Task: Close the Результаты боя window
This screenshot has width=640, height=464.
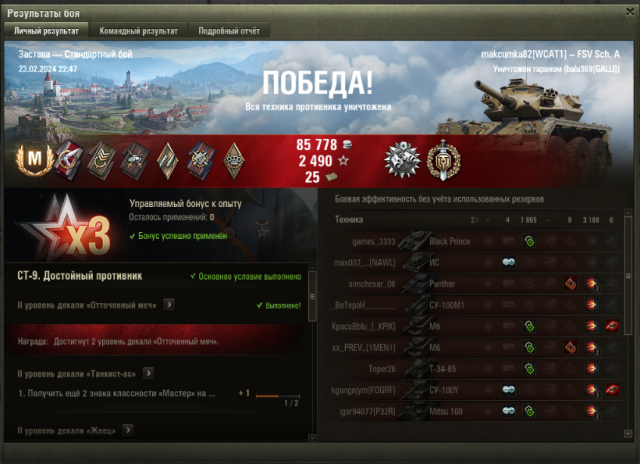Action: coord(627,10)
